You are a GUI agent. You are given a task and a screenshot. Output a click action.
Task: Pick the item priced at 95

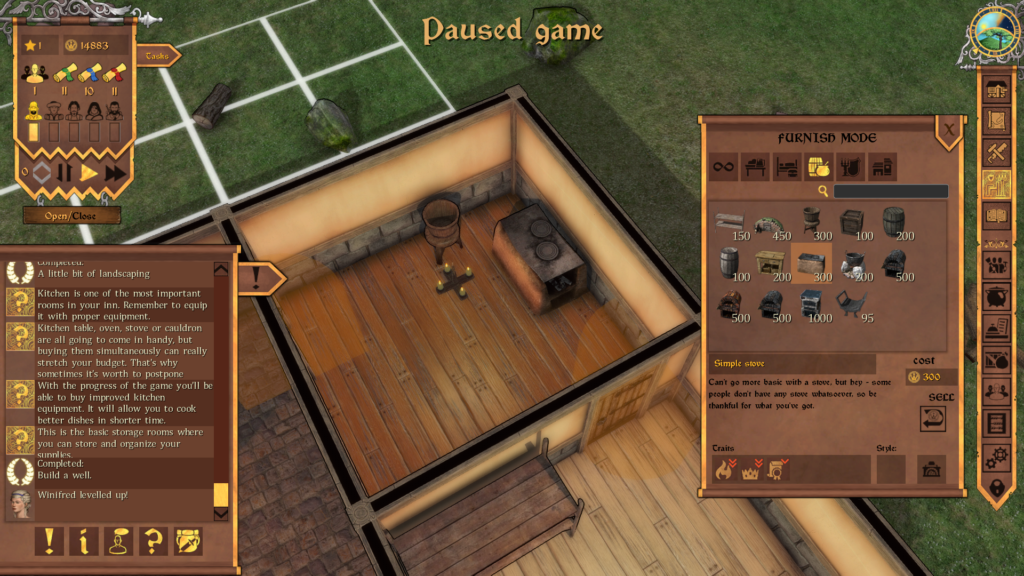click(x=851, y=304)
